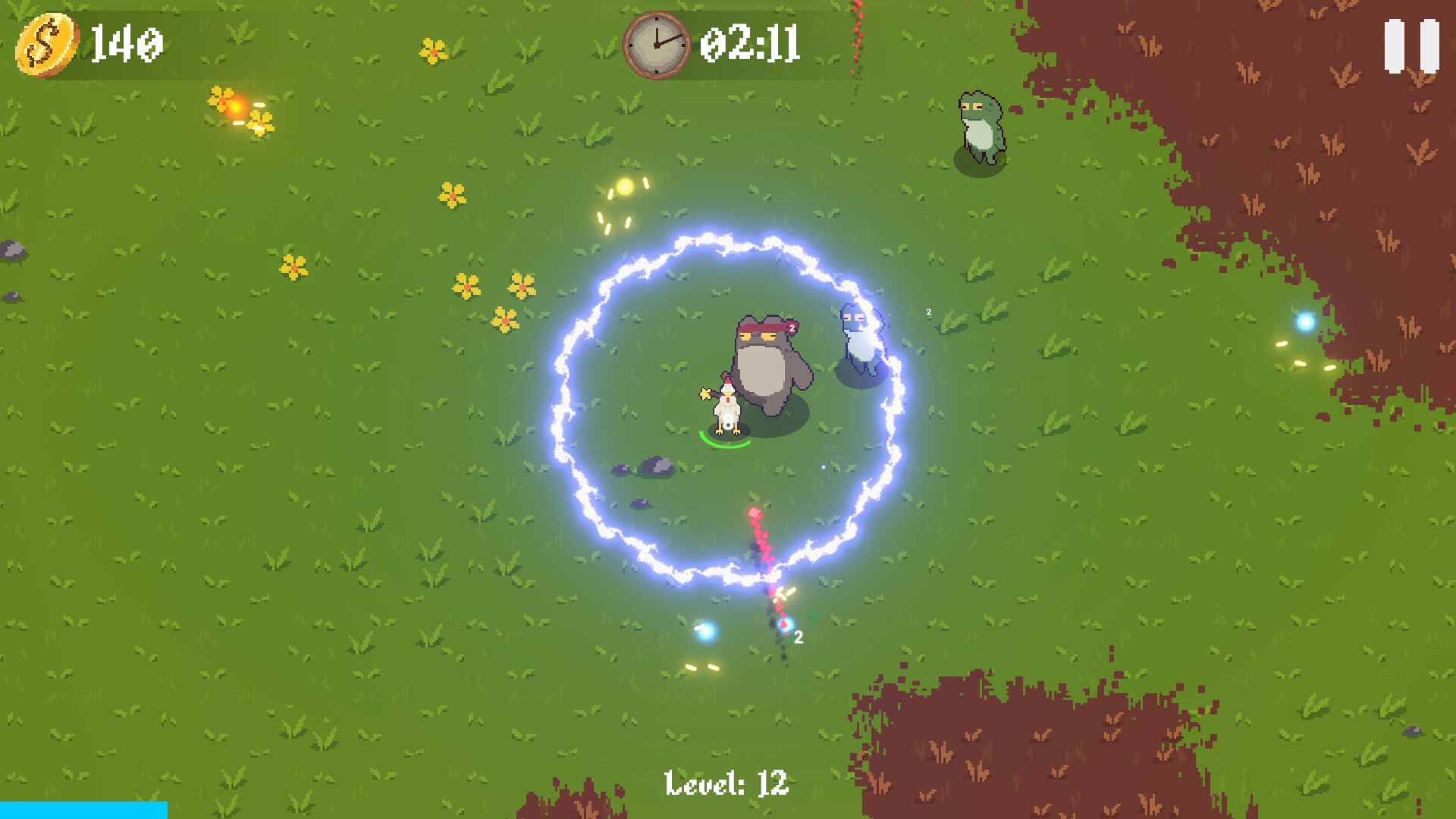The width and height of the screenshot is (1456, 819).
Task: Click the bear enemy with red headband
Action: tap(766, 356)
